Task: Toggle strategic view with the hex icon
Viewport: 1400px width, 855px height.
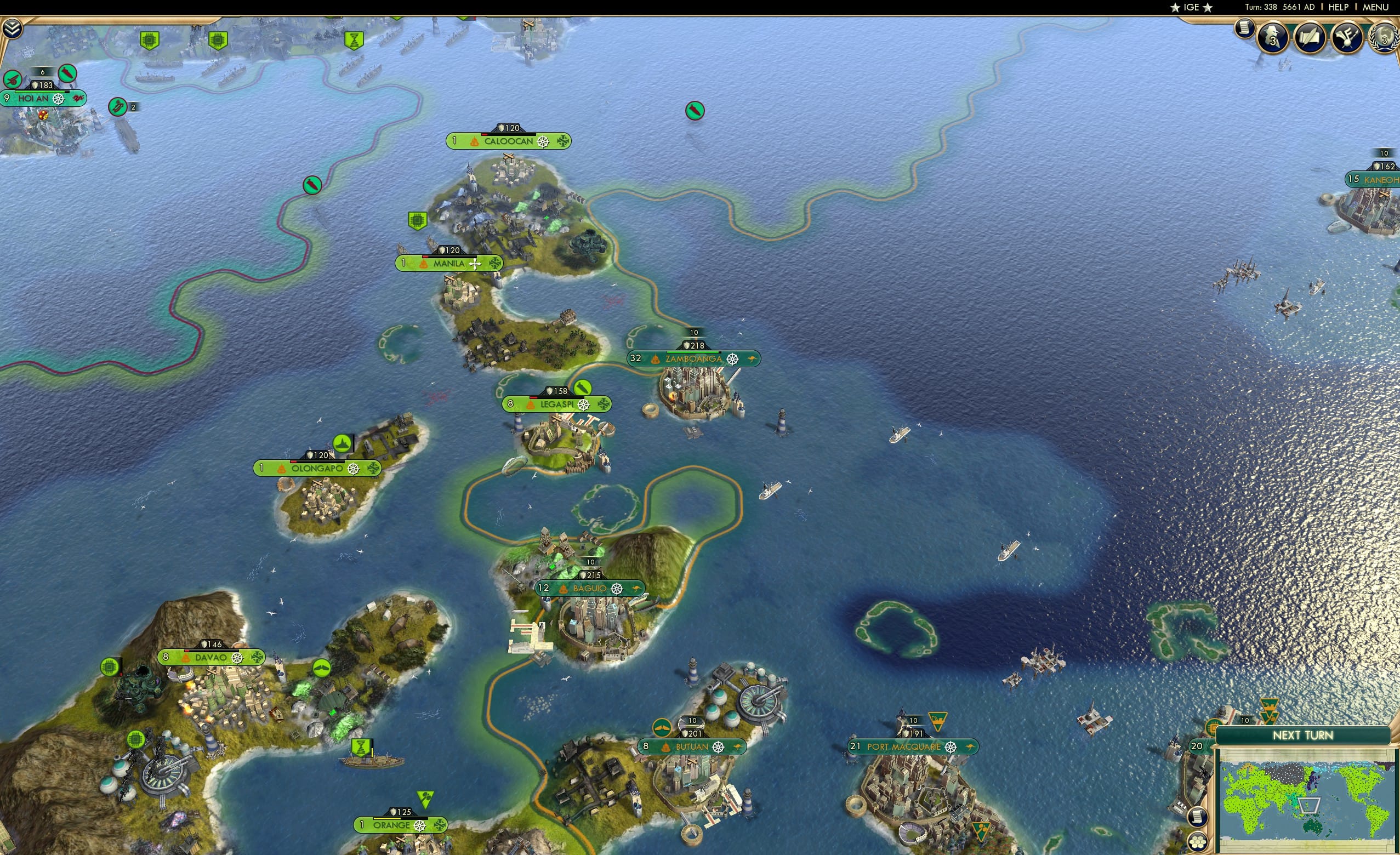Action: click(1198, 842)
